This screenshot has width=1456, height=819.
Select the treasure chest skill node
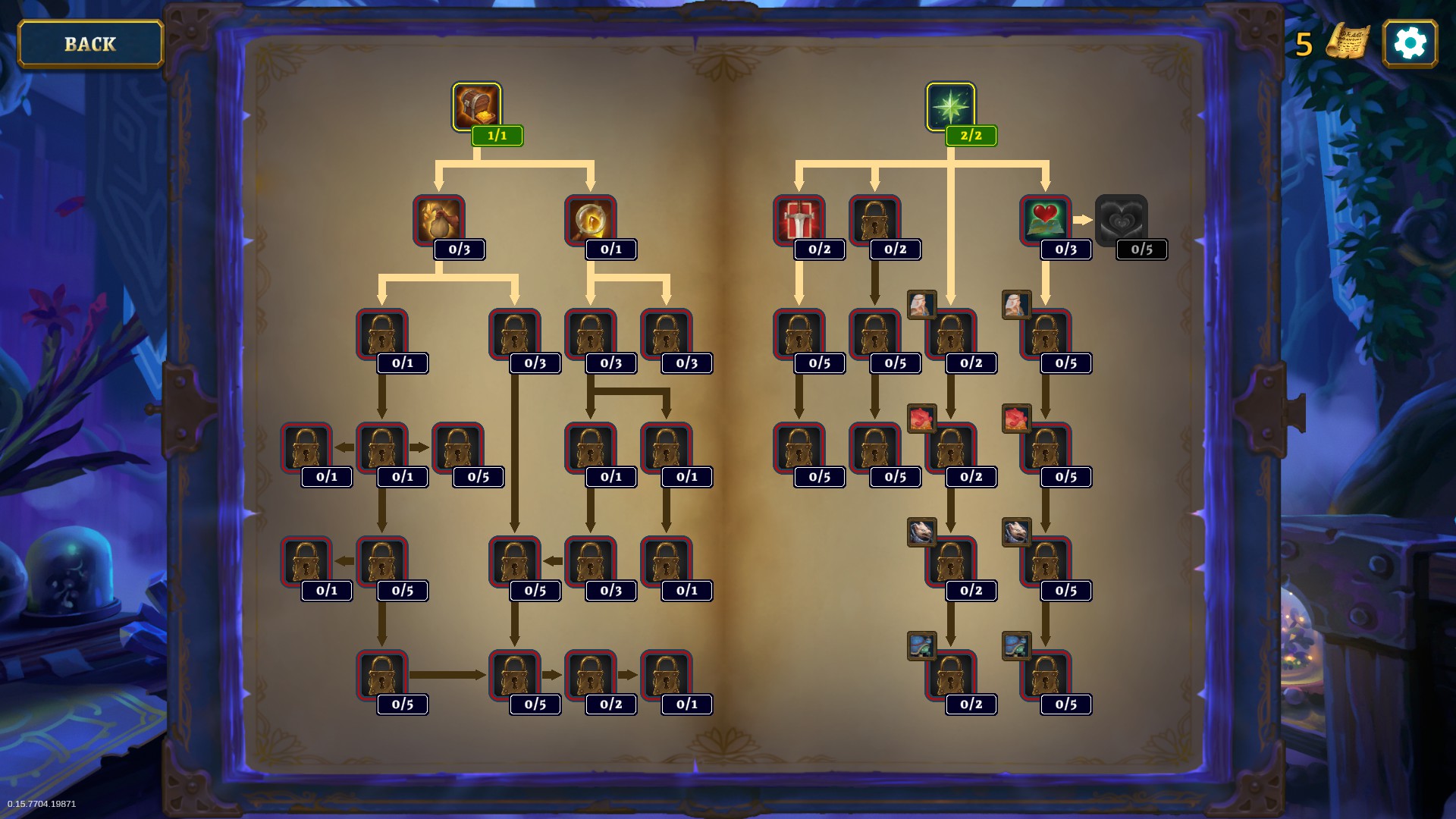tap(476, 107)
